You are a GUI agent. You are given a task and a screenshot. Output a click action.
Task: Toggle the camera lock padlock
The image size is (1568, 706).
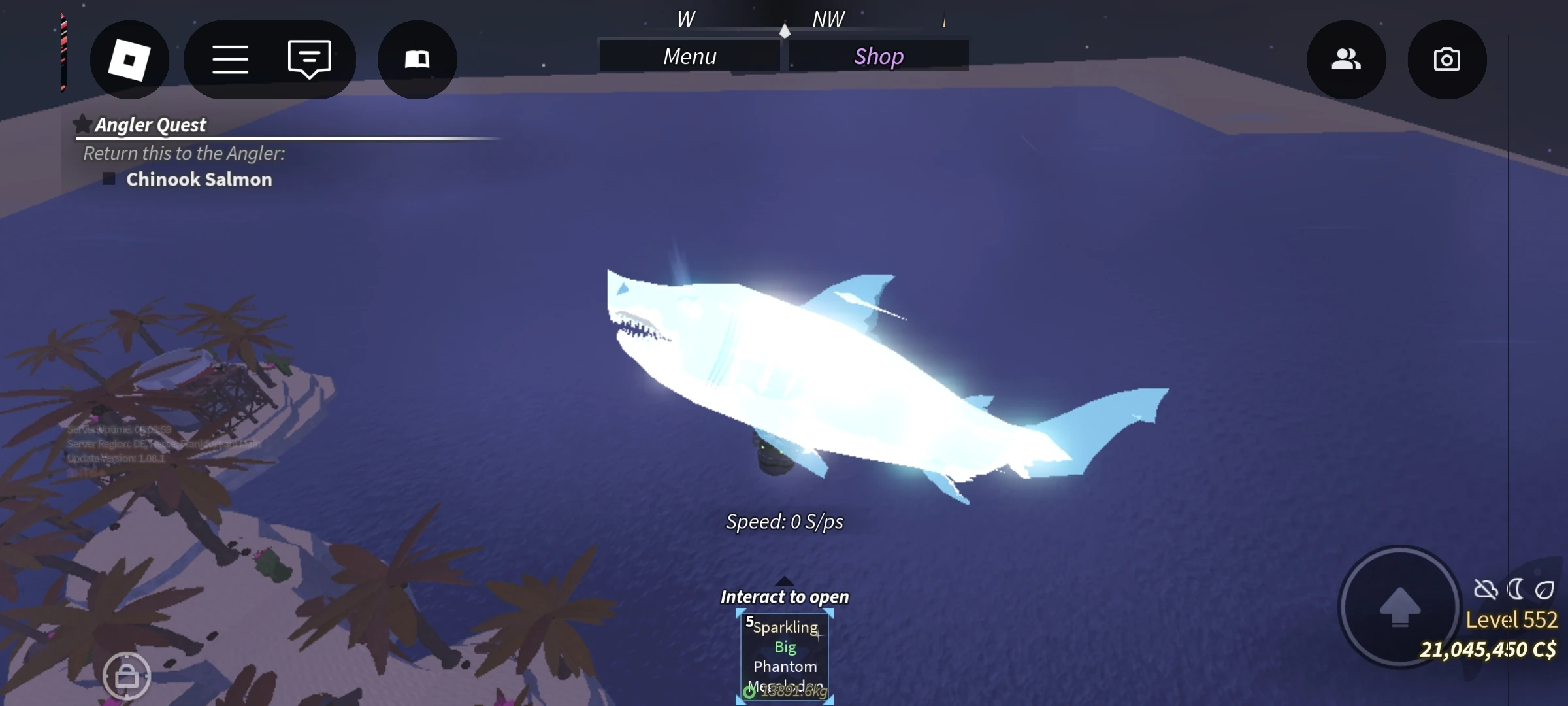coord(128,677)
